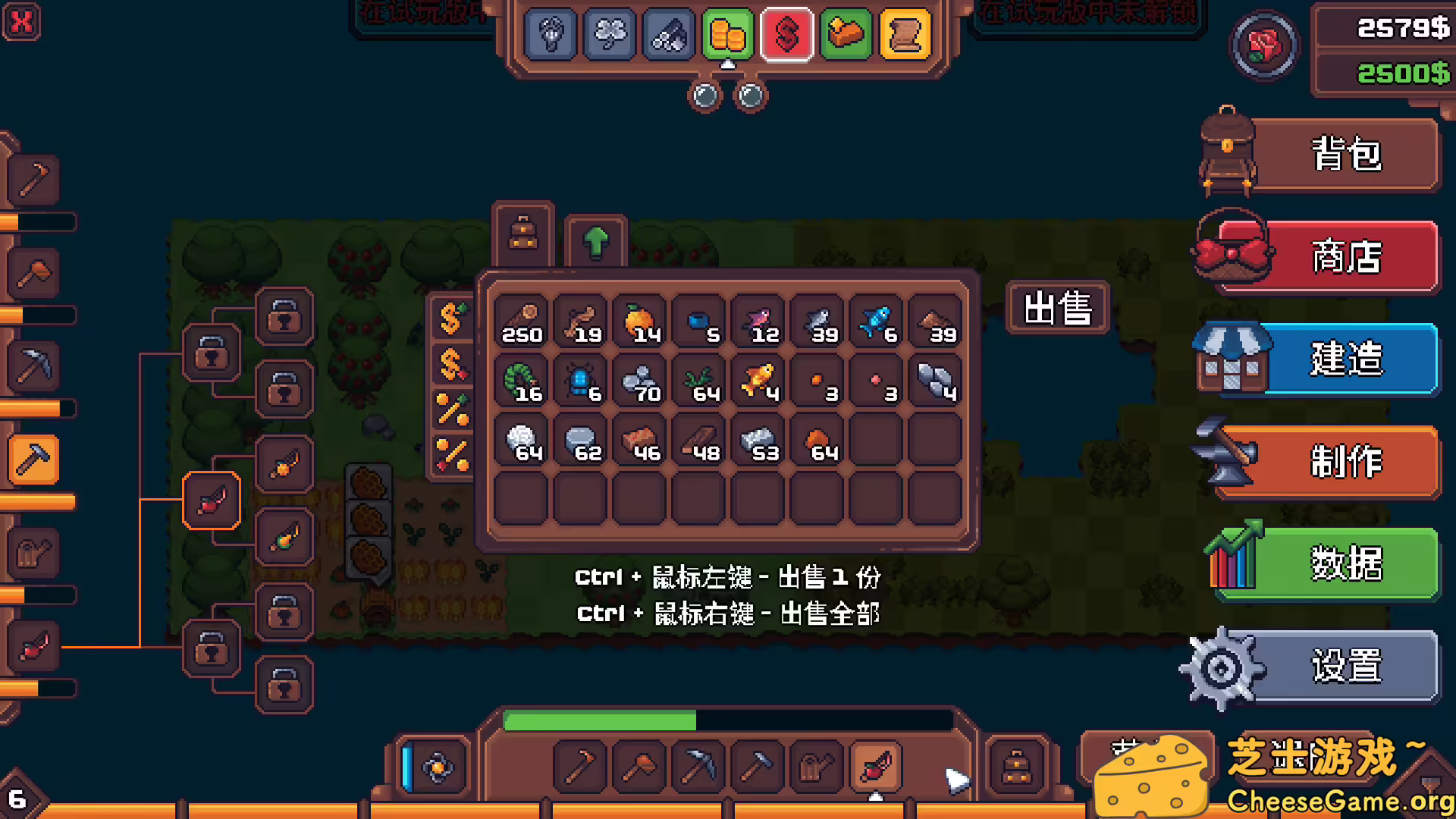Expand the fishing lure node in the skill tree
This screenshot has height=819, width=1456.
(x=211, y=499)
